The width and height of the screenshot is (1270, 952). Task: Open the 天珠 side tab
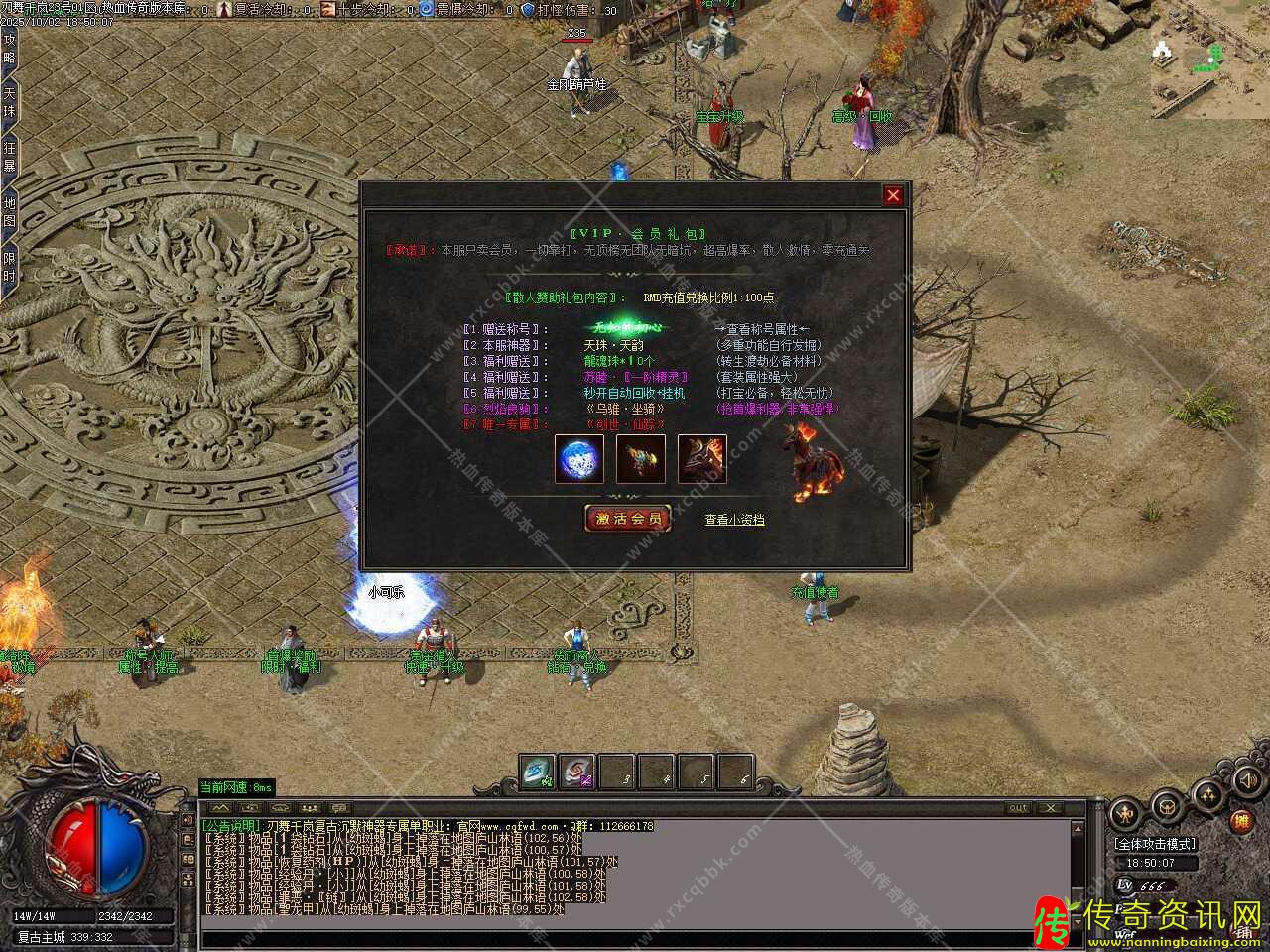pyautogui.click(x=10, y=103)
